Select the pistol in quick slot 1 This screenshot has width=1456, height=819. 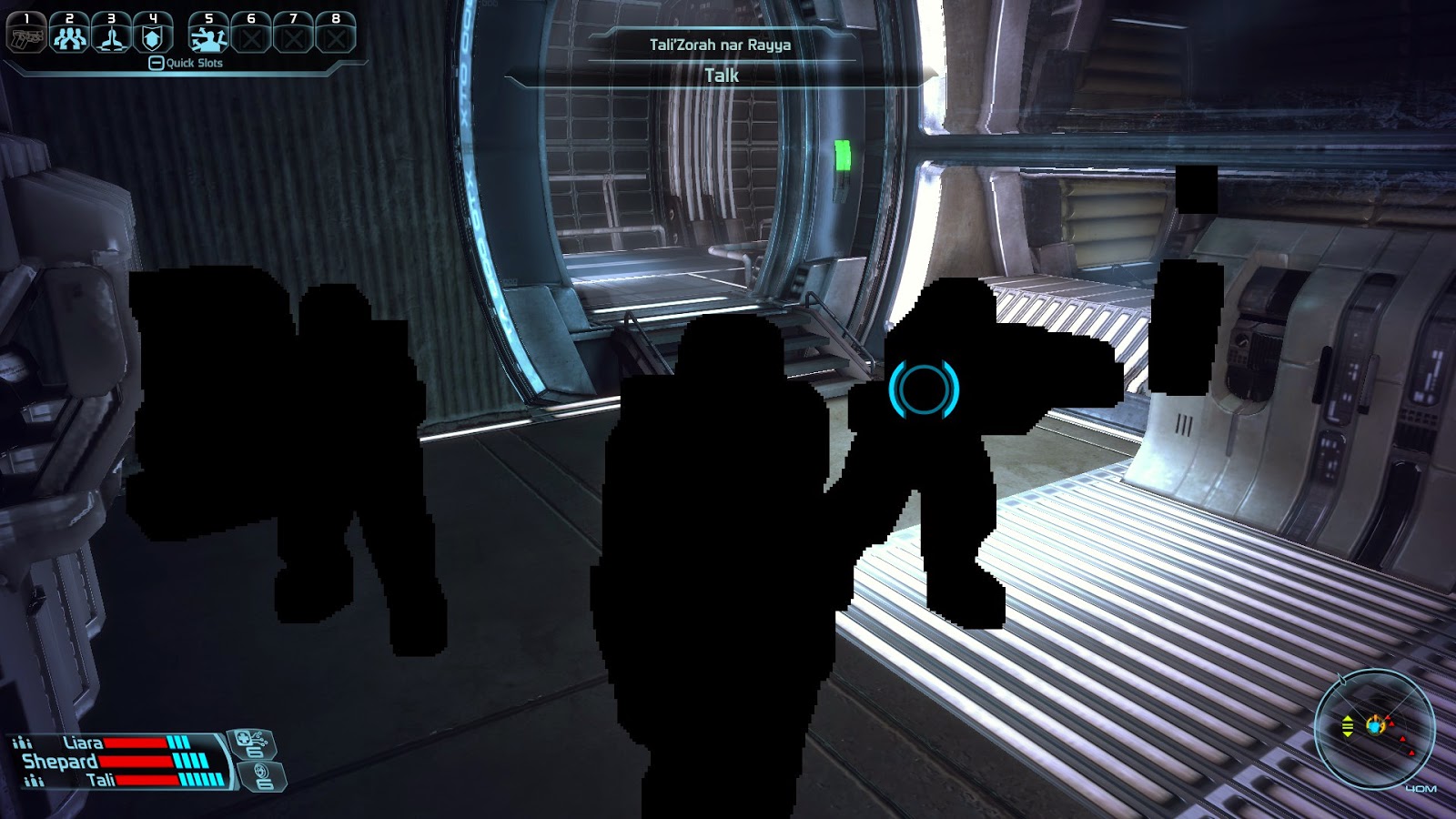pos(26,34)
